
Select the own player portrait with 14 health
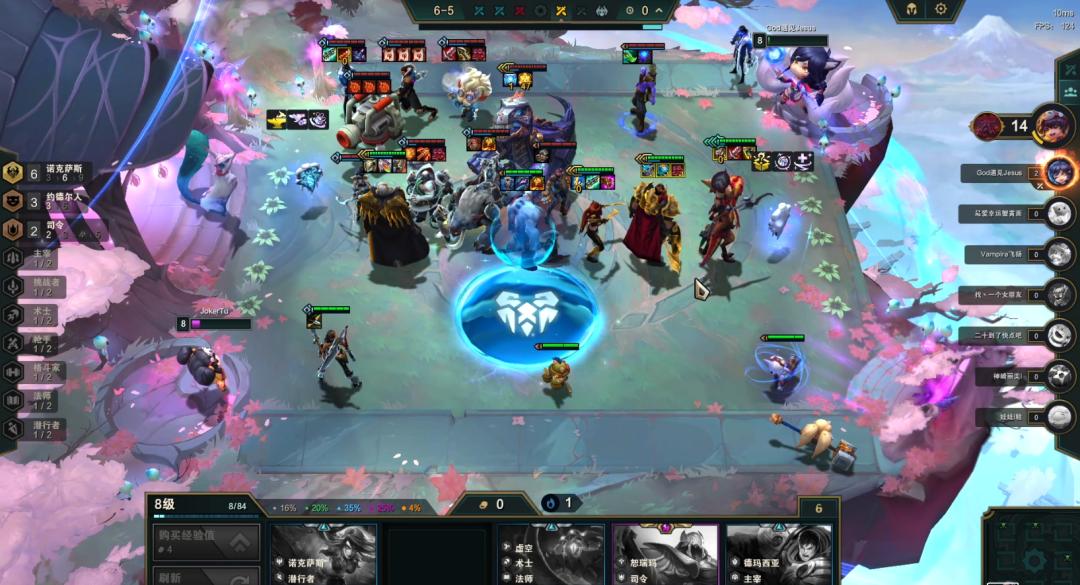[x=1053, y=125]
